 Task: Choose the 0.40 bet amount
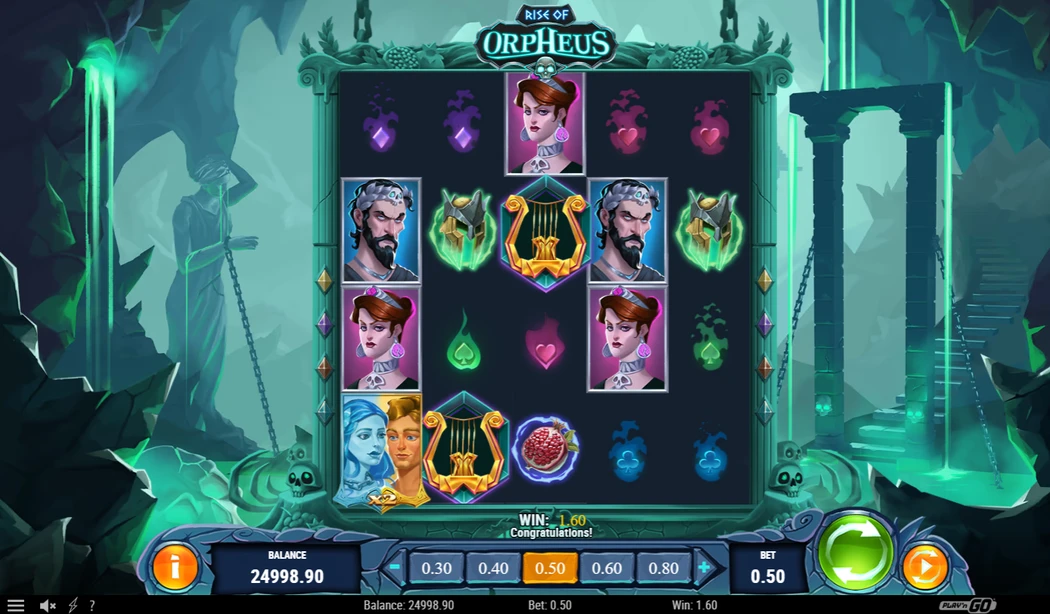pos(493,568)
